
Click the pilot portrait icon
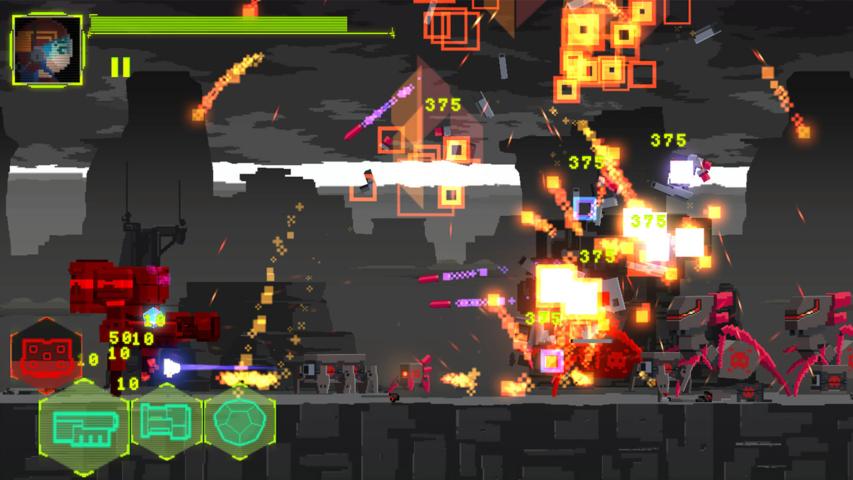click(47, 48)
